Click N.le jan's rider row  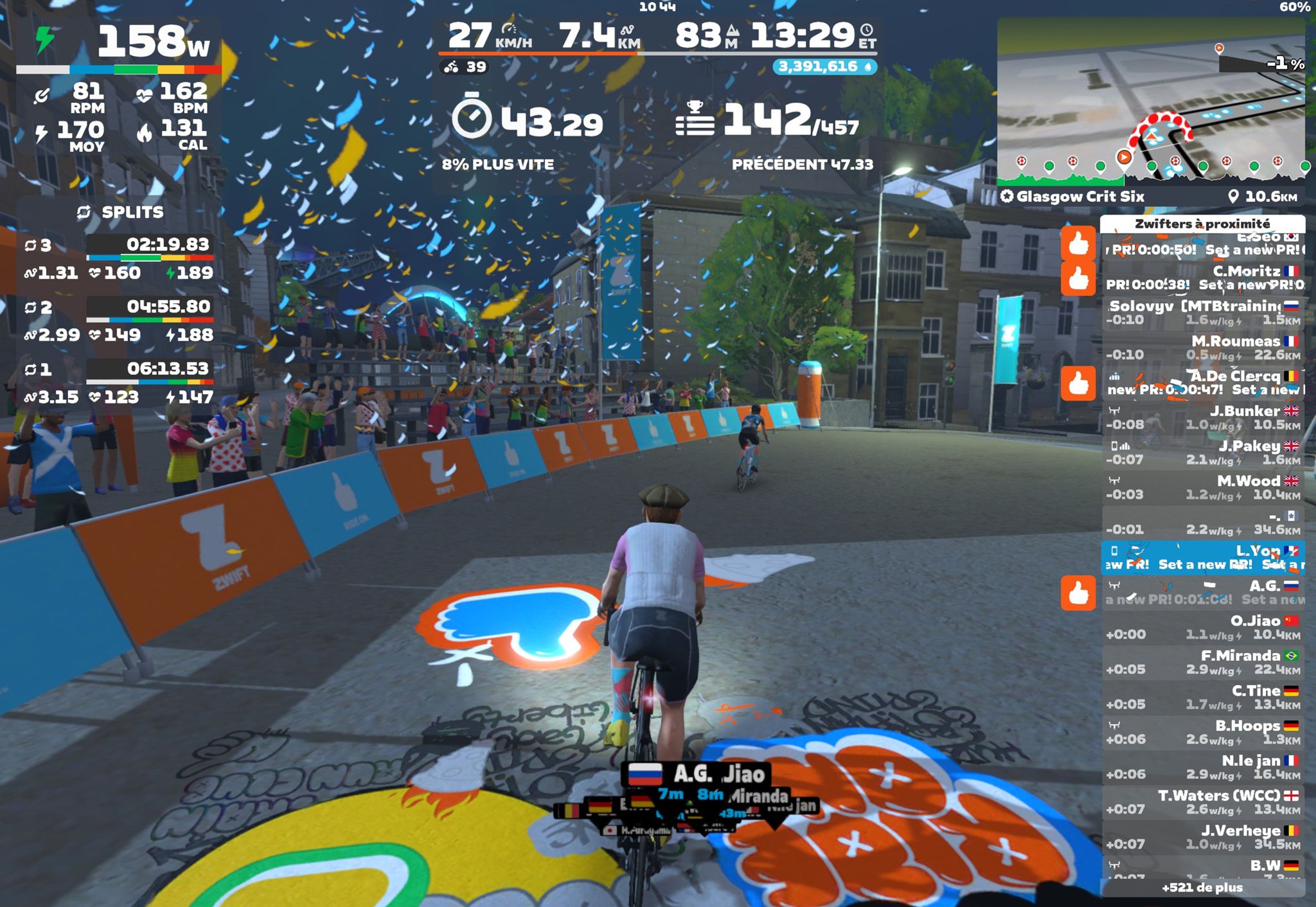1202,767
